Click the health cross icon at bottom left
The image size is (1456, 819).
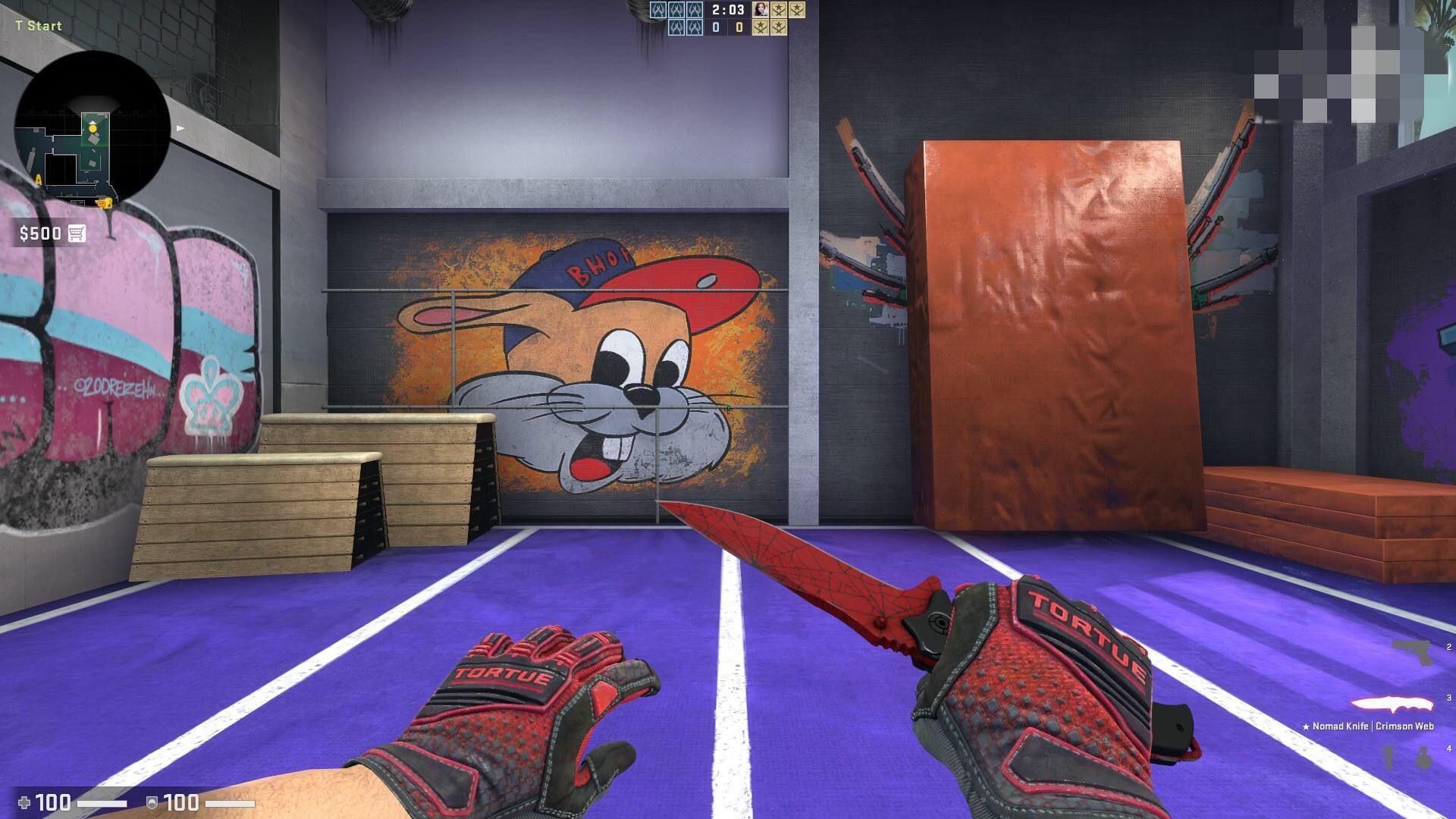pos(23,801)
